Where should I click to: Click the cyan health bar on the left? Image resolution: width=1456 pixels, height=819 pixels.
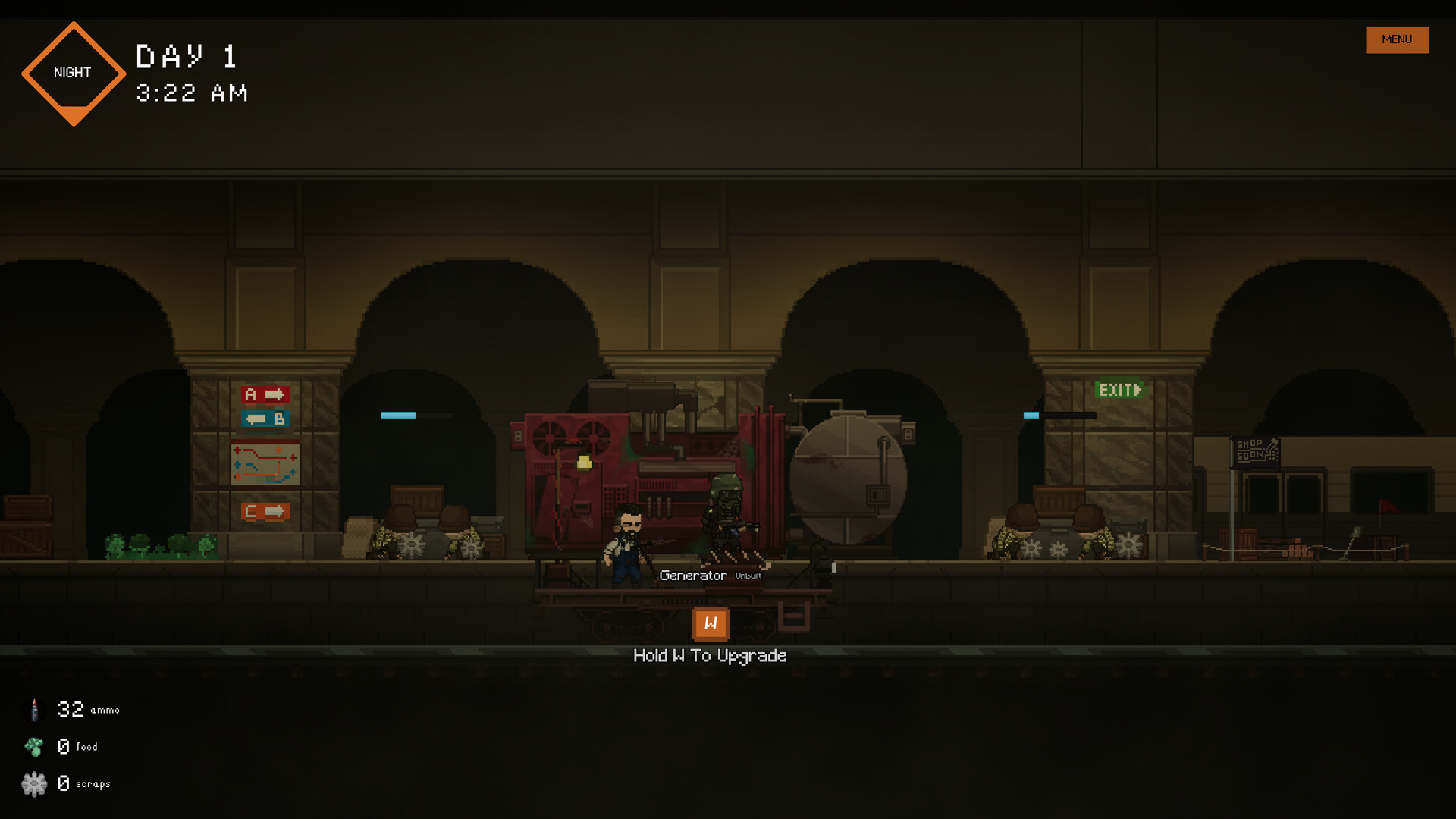(397, 414)
